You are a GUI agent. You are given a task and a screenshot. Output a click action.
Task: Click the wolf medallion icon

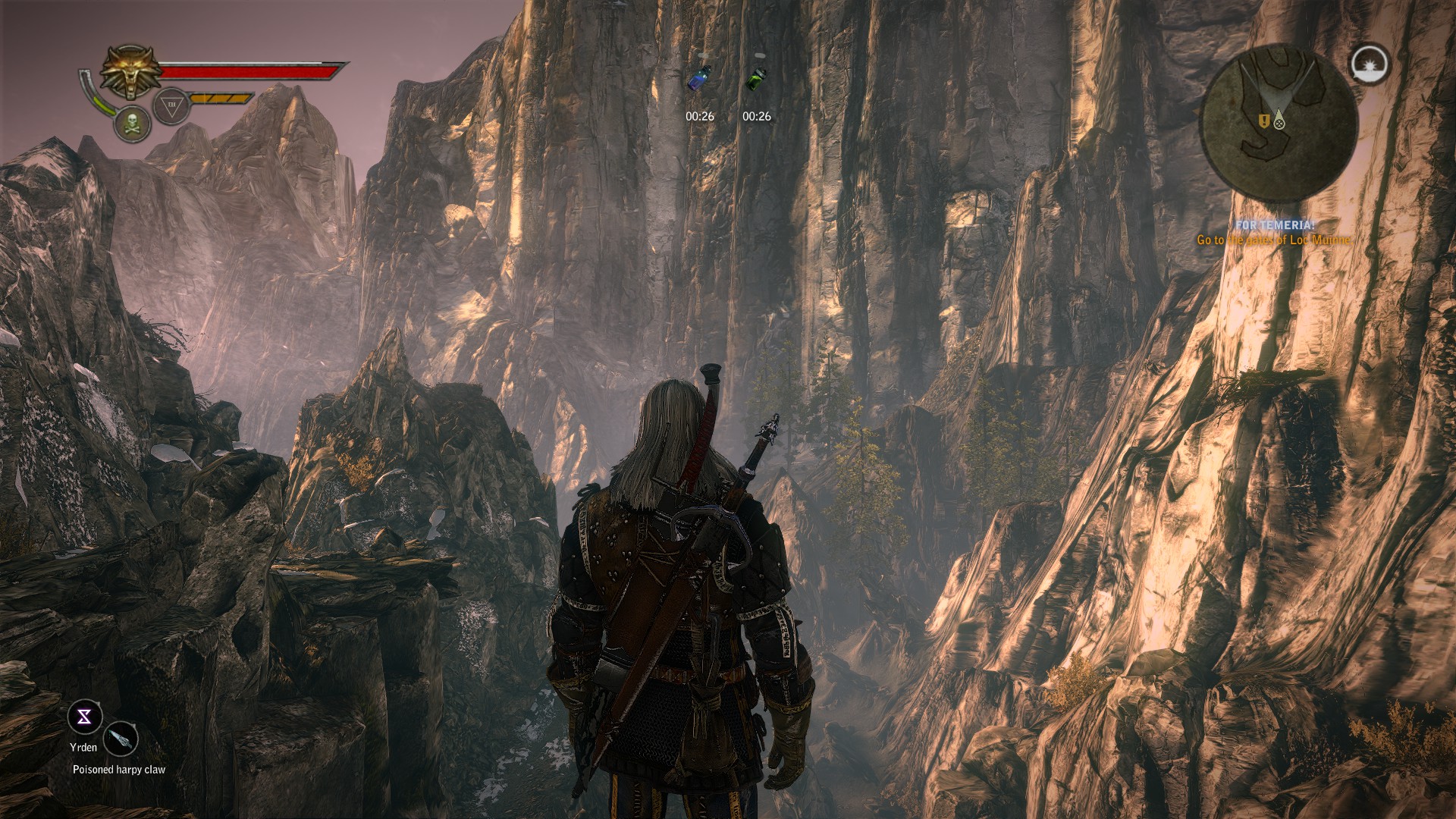[x=132, y=72]
